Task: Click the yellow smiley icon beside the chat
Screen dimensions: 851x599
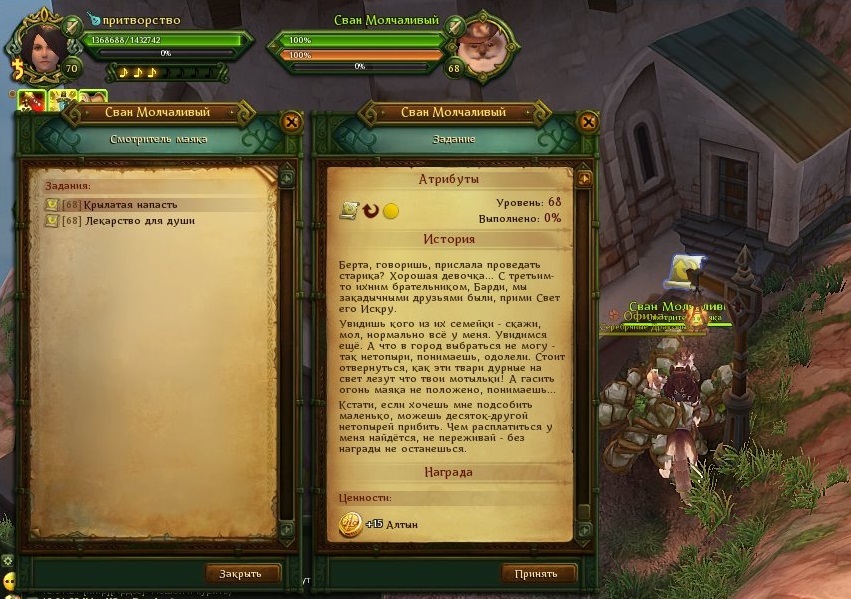Action: [9, 581]
